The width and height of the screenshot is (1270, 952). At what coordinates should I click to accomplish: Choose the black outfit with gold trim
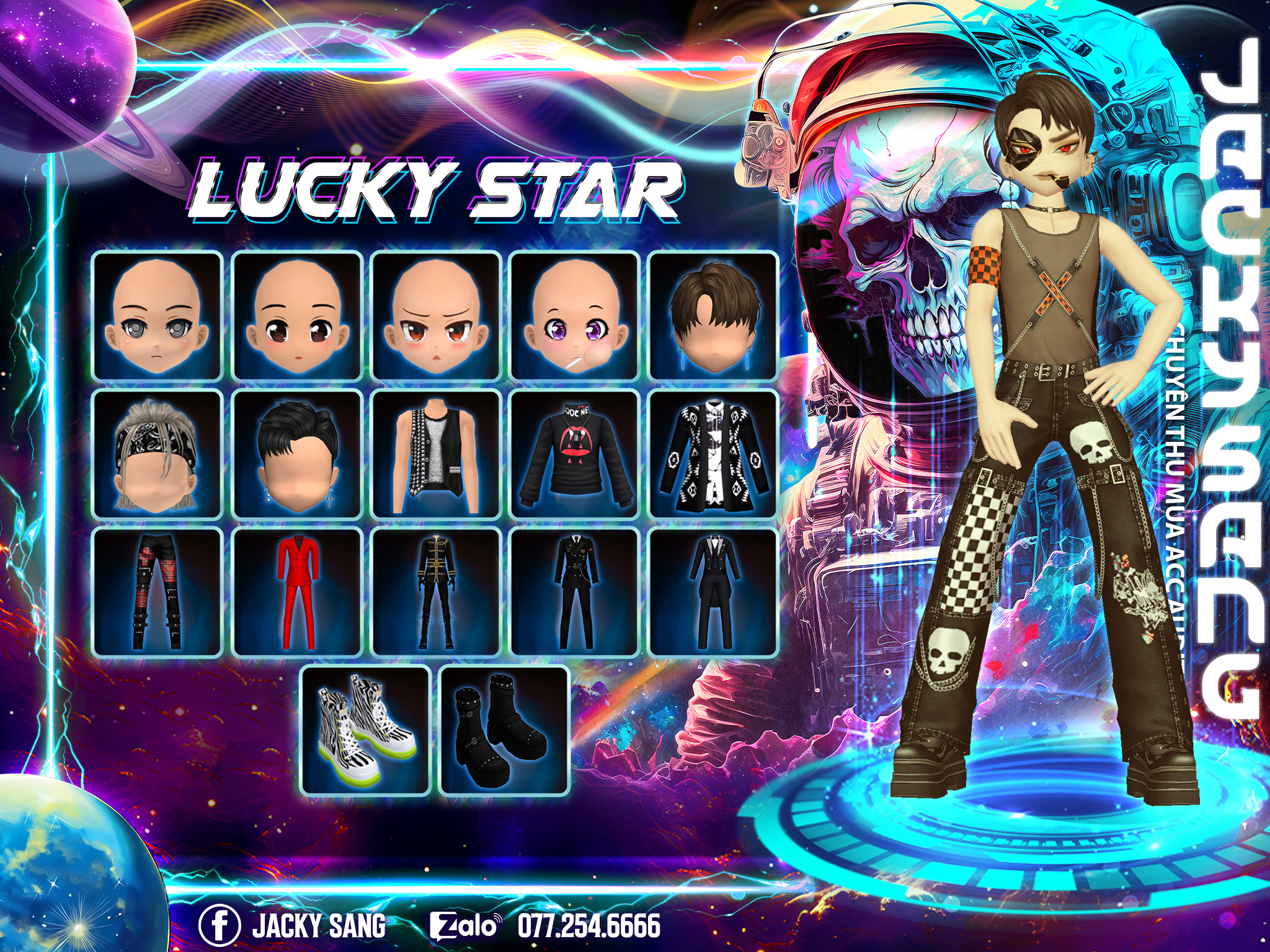point(435,593)
